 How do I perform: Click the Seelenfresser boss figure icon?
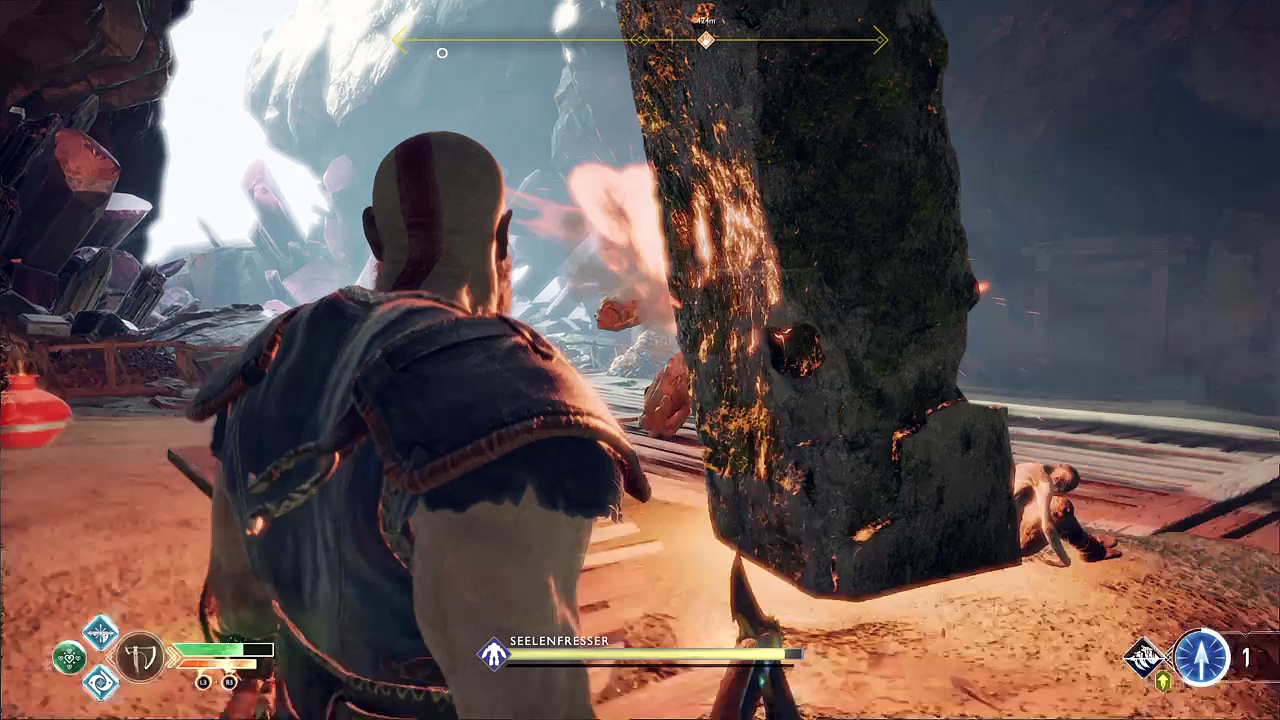click(x=494, y=655)
